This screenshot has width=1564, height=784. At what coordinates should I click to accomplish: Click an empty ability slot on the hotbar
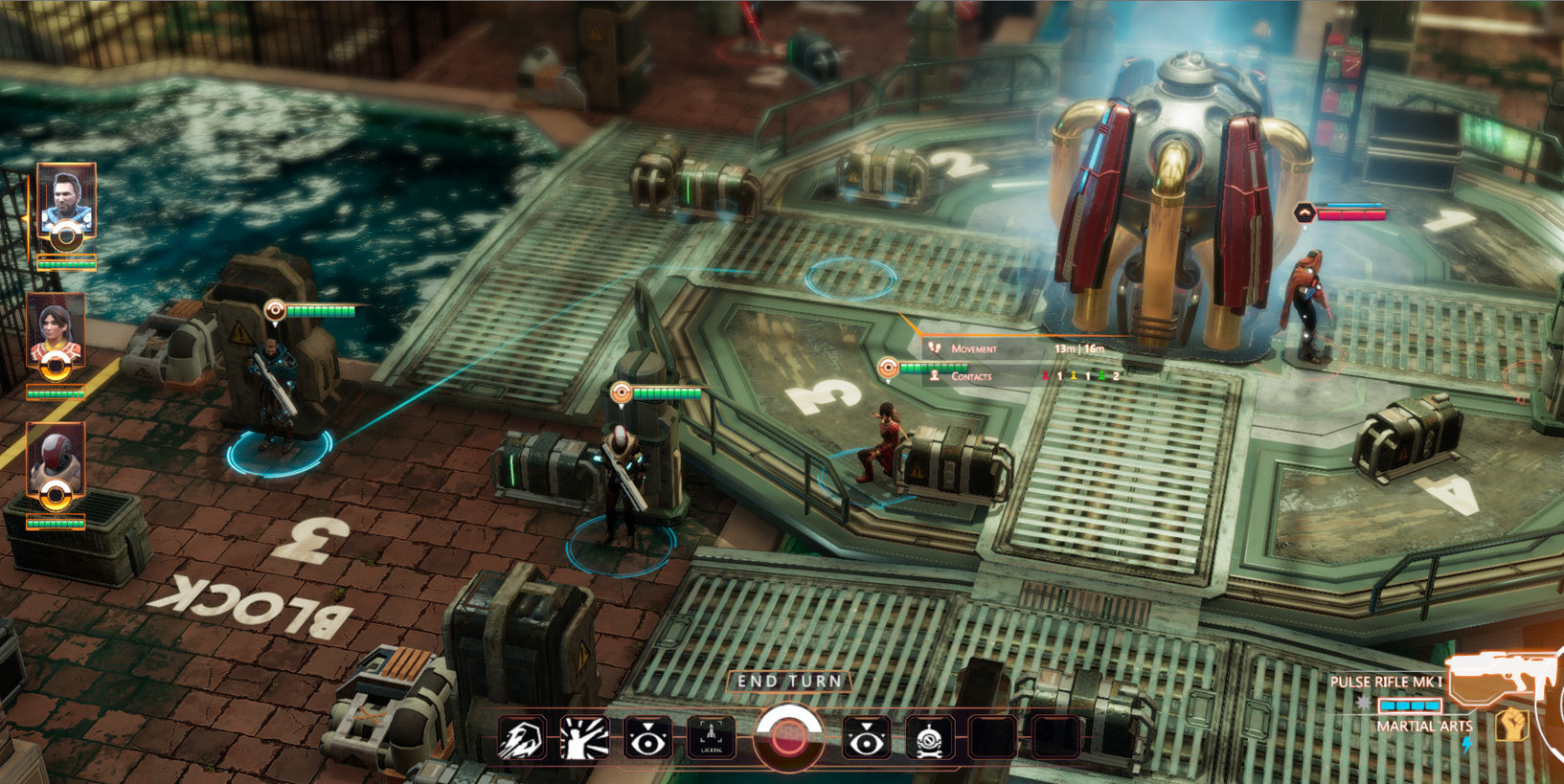click(x=991, y=737)
